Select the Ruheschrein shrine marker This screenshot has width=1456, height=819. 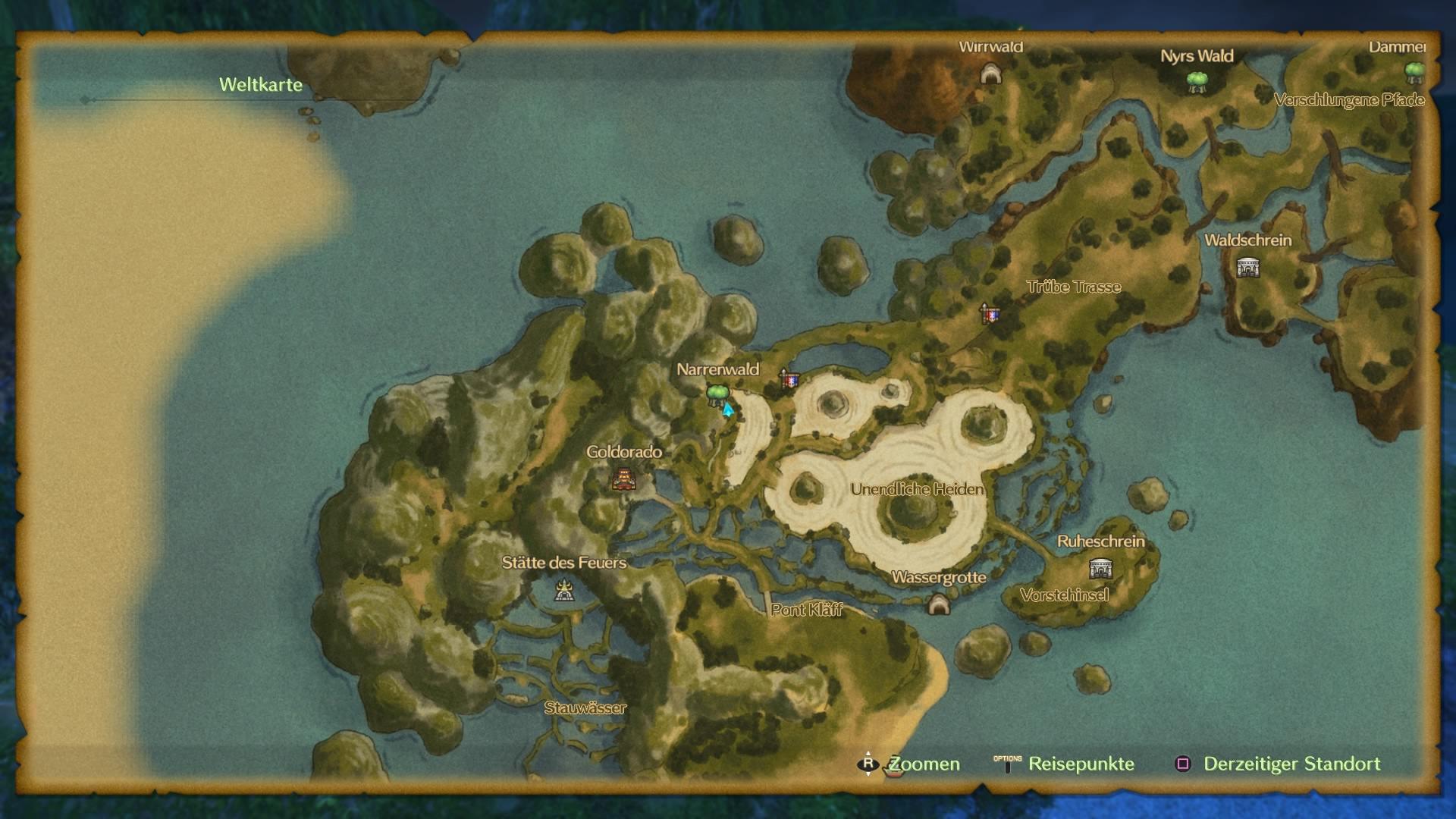point(1100,567)
